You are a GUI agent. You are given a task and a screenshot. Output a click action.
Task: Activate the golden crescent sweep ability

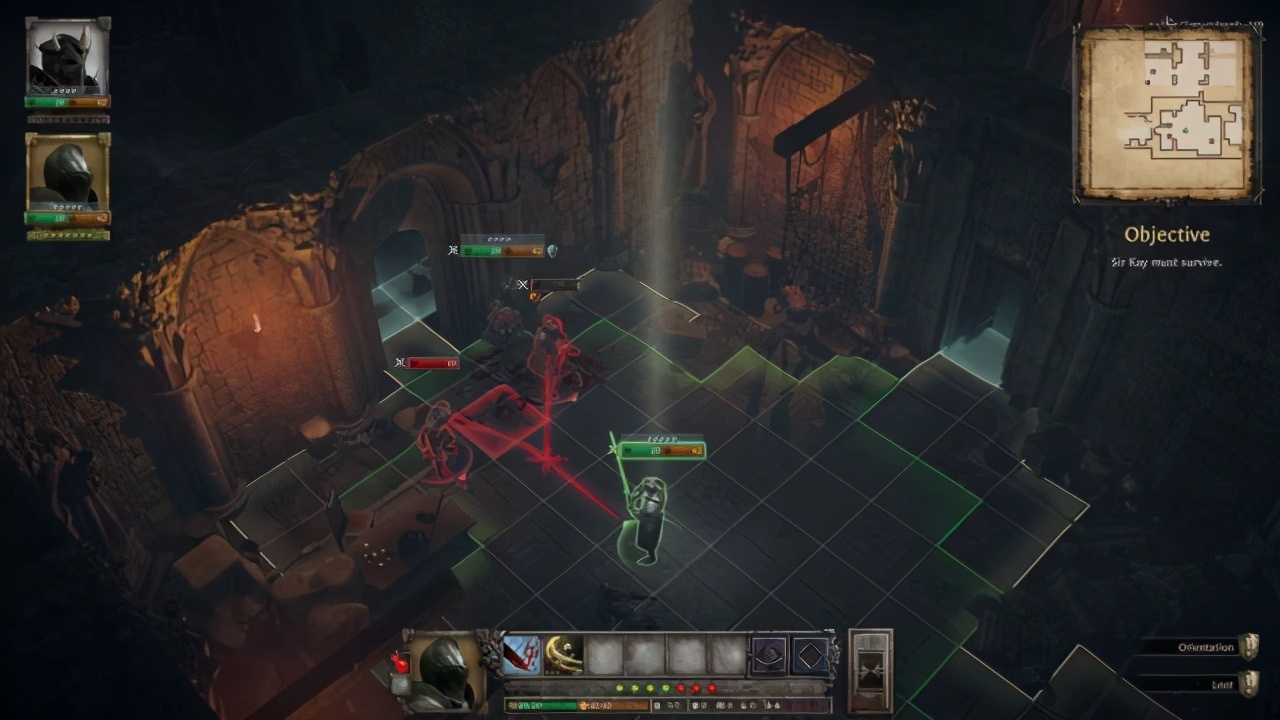(x=564, y=656)
